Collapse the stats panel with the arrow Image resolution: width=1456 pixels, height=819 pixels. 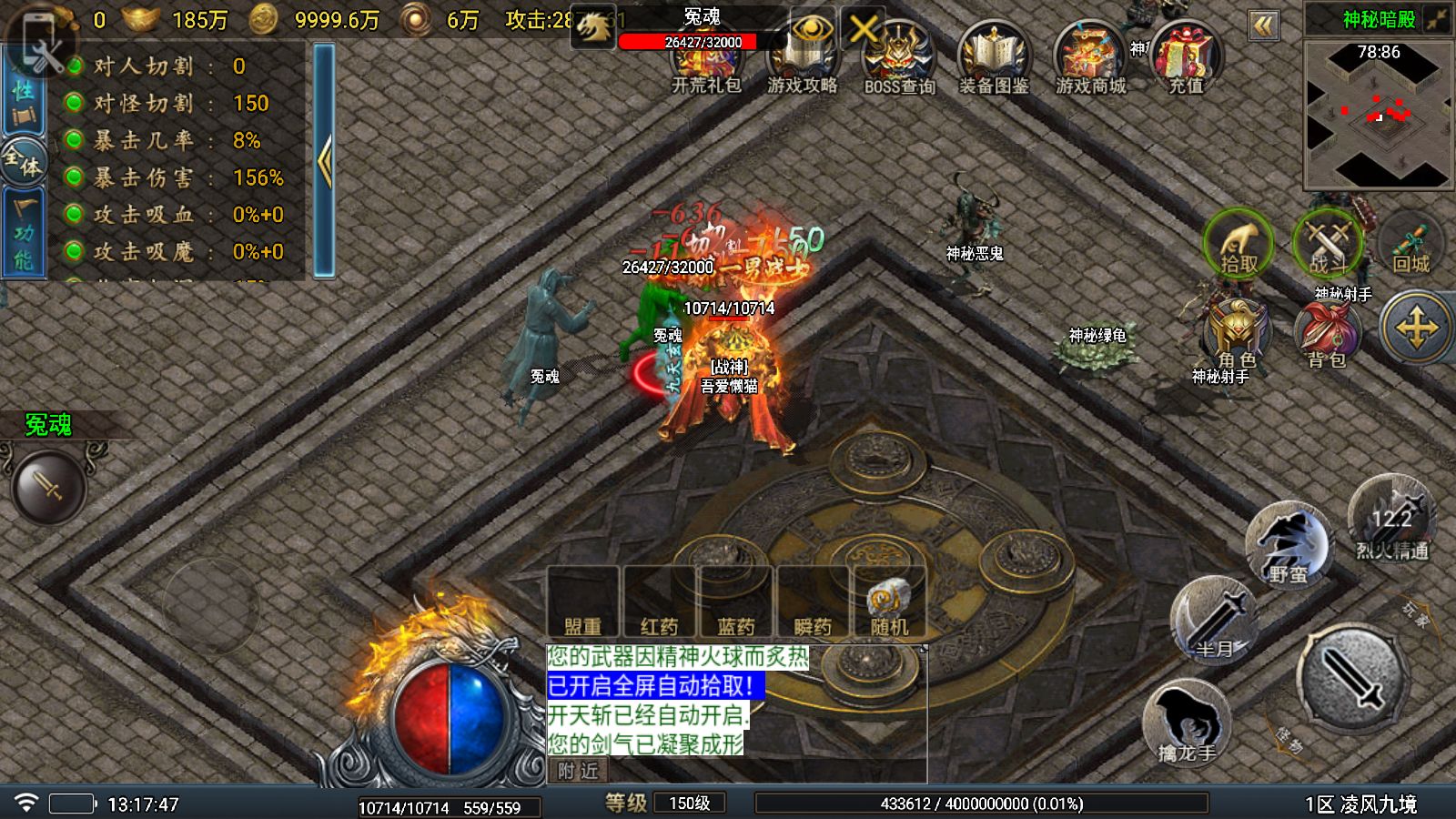(x=324, y=160)
